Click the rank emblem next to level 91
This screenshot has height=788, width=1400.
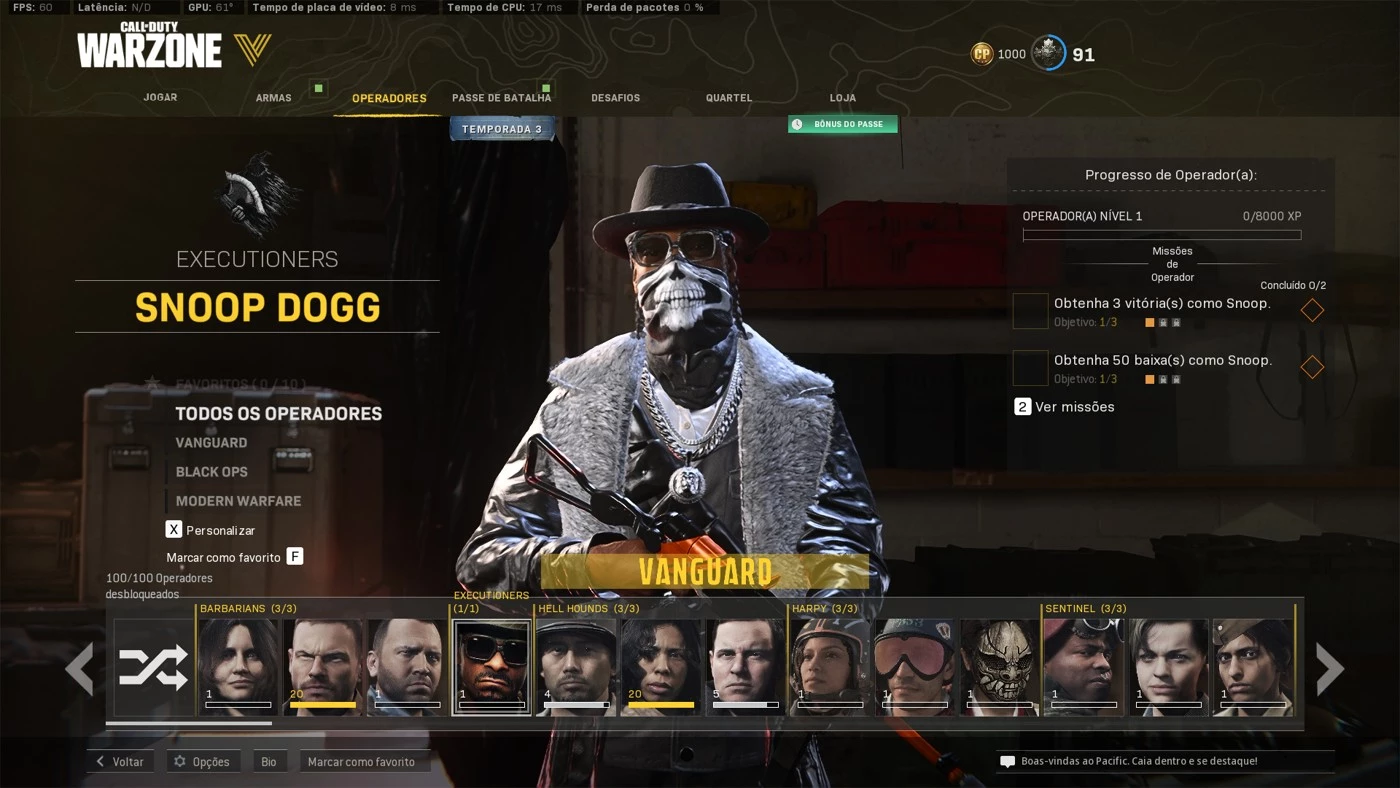(1048, 53)
